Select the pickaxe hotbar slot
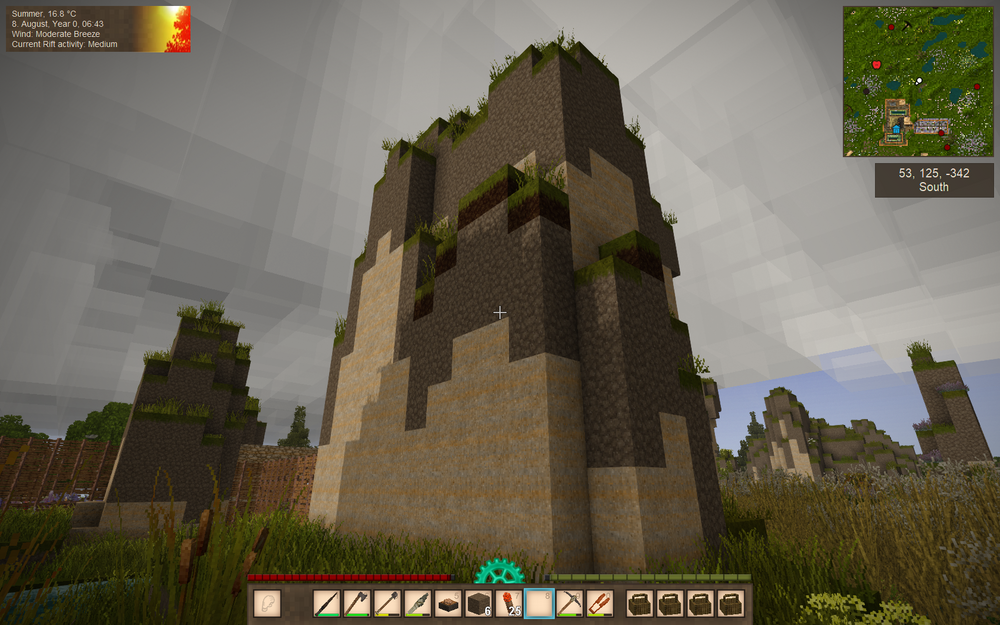The width and height of the screenshot is (1000, 625). 569,604
